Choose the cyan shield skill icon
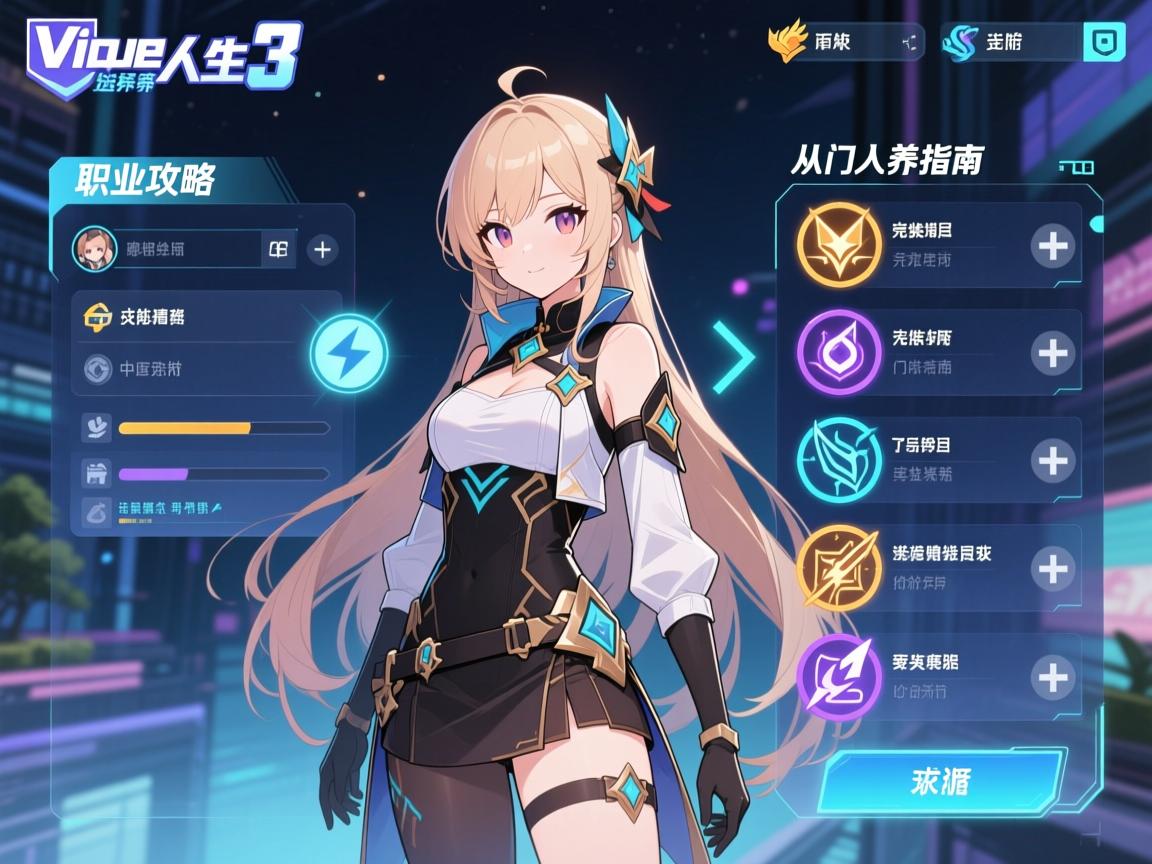 [x=839, y=460]
